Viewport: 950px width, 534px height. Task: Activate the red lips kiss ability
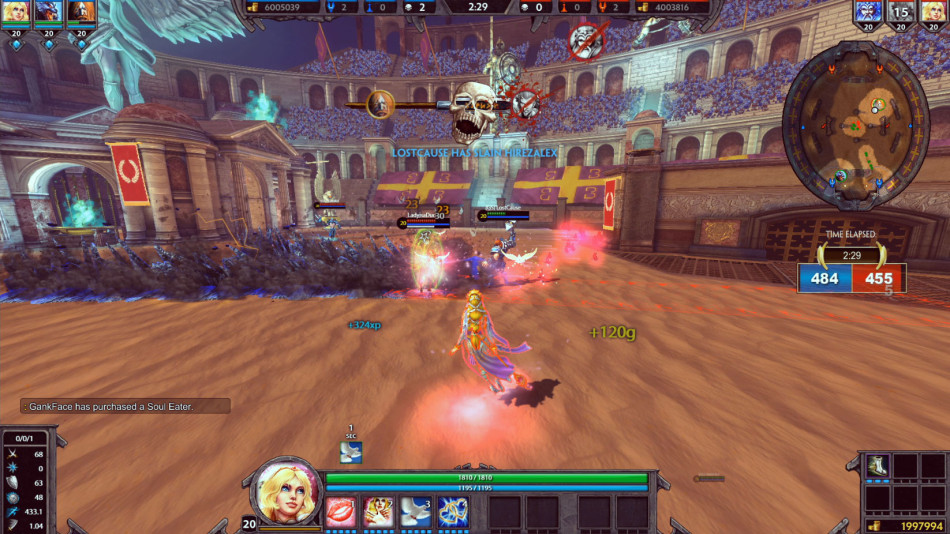(341, 511)
